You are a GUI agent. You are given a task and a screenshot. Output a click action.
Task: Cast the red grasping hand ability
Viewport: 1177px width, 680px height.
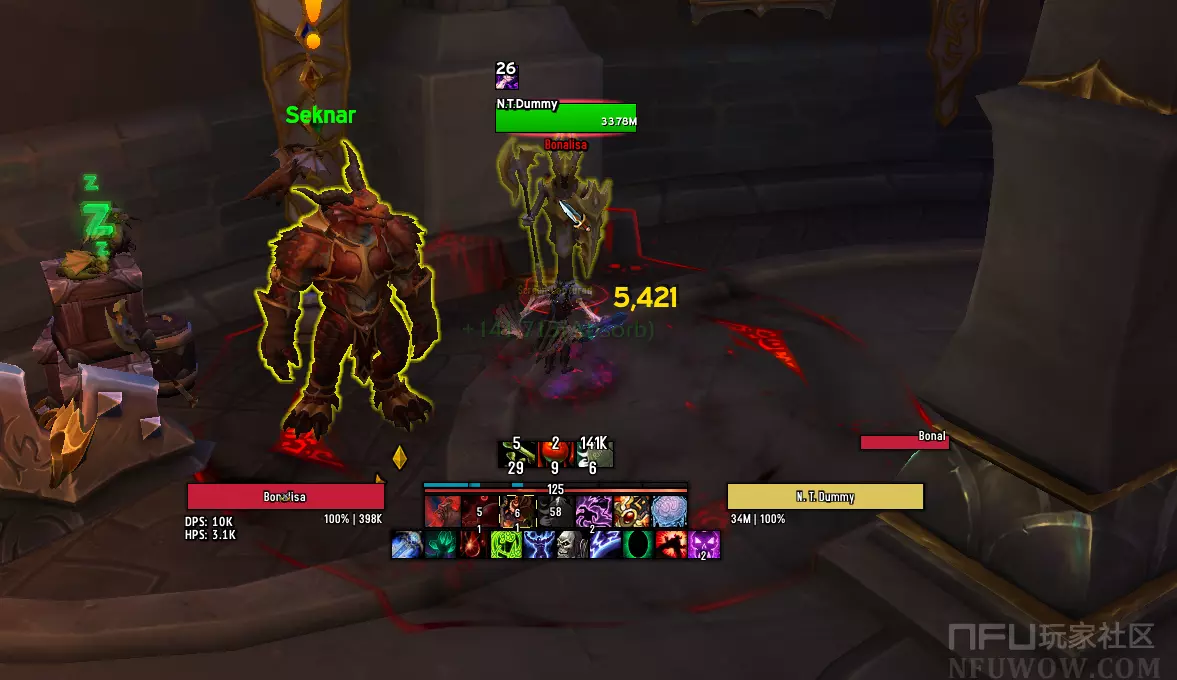(441, 511)
